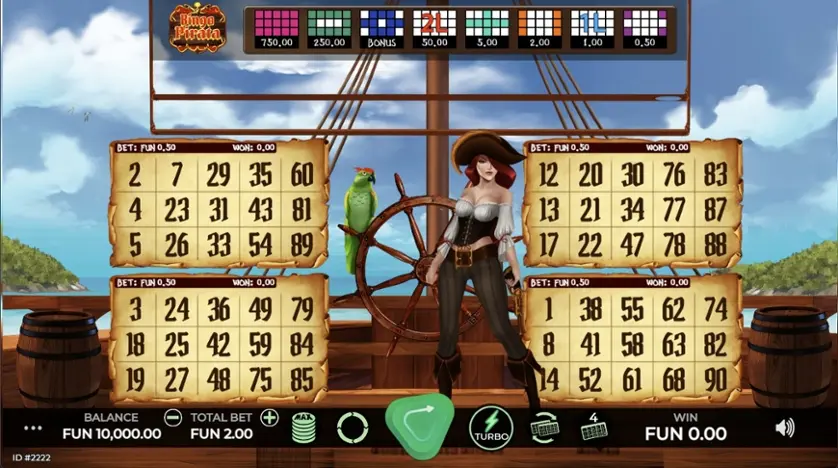Increase the total bet with plus button
This screenshot has height=468, width=838.
269,418
